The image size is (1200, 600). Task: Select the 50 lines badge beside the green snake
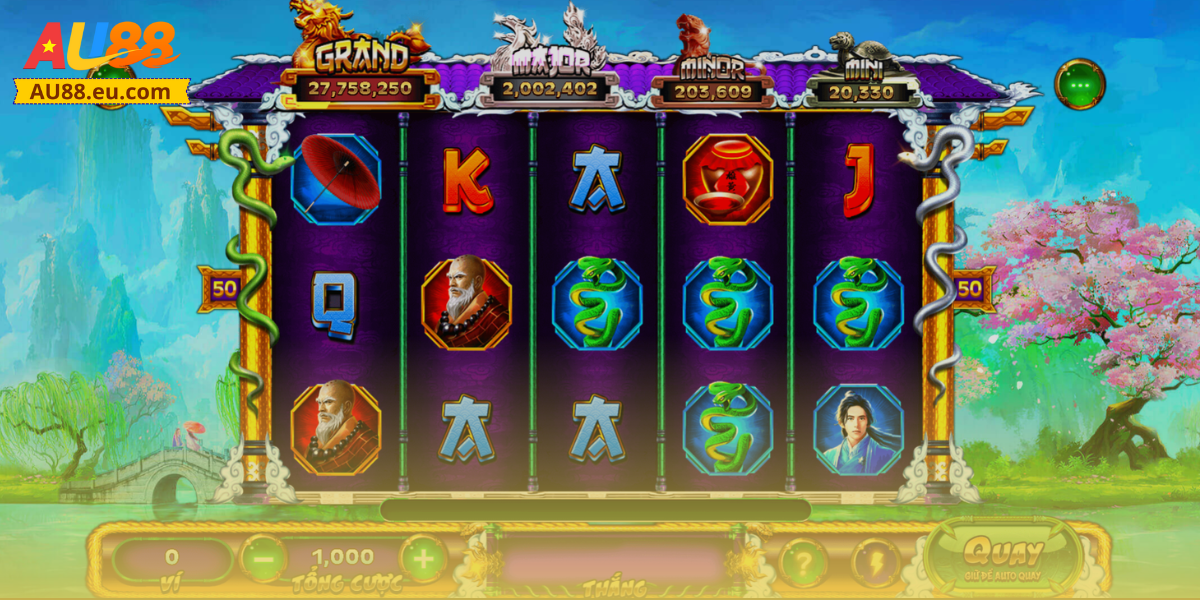tap(224, 290)
